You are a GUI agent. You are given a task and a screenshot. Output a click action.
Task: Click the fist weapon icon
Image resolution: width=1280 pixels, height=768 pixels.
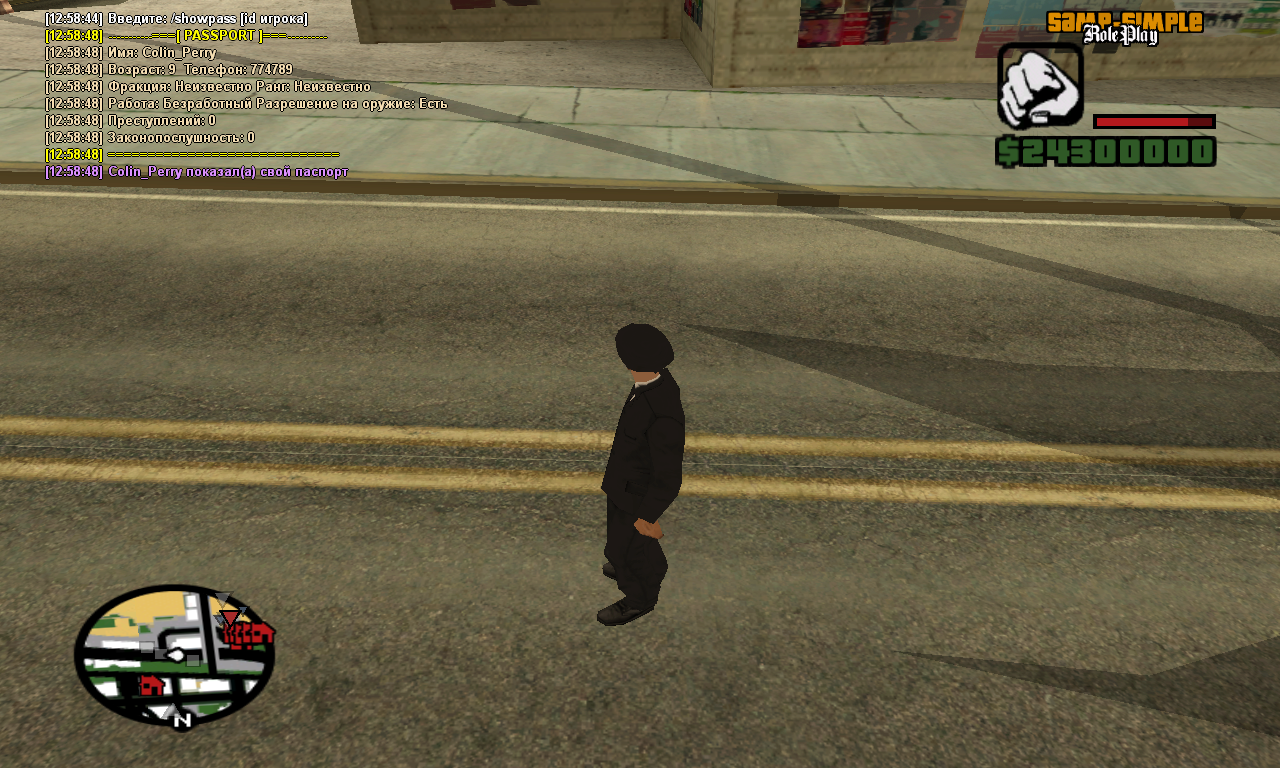coord(1040,86)
